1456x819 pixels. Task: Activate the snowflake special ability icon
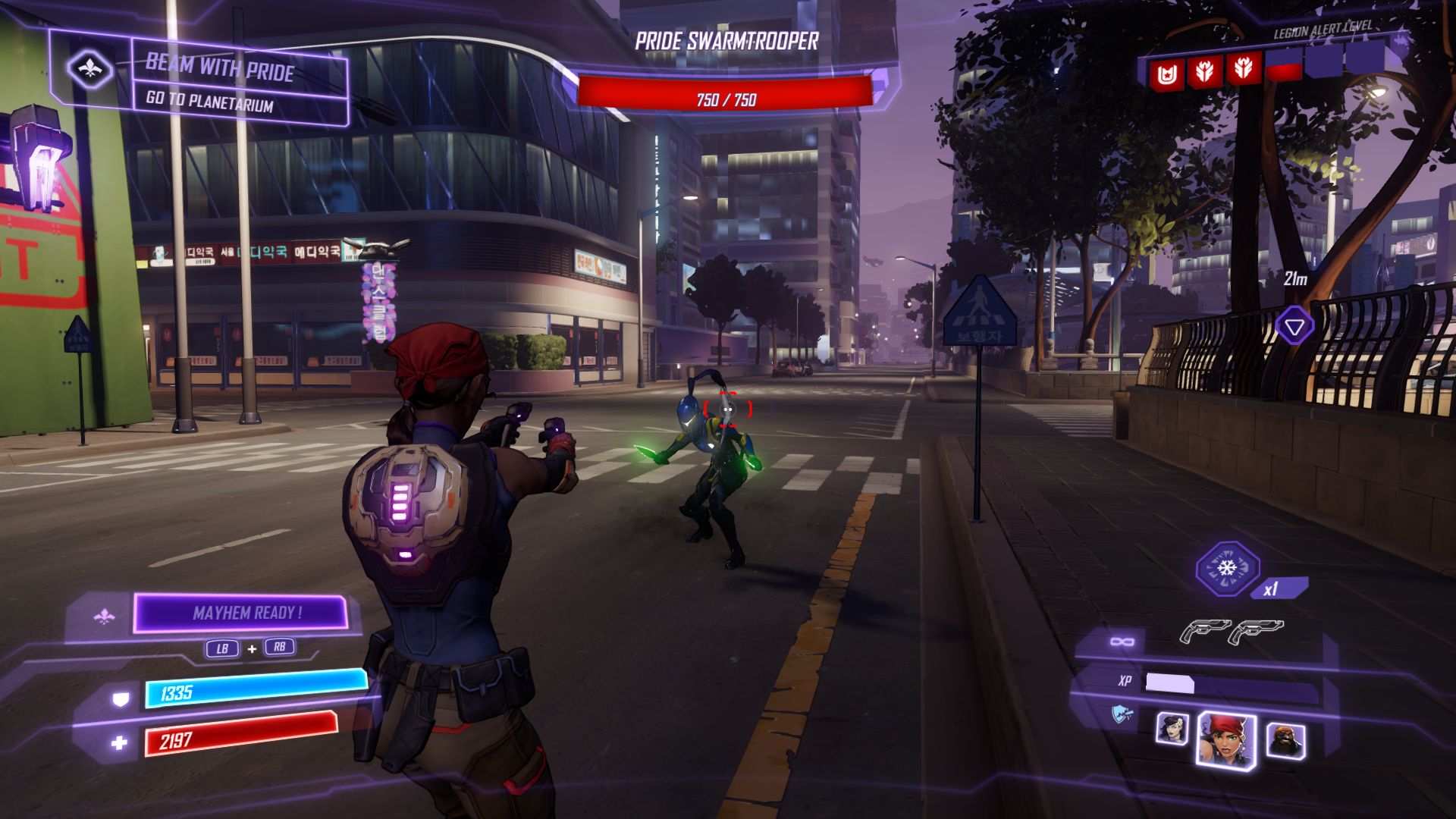(1226, 569)
